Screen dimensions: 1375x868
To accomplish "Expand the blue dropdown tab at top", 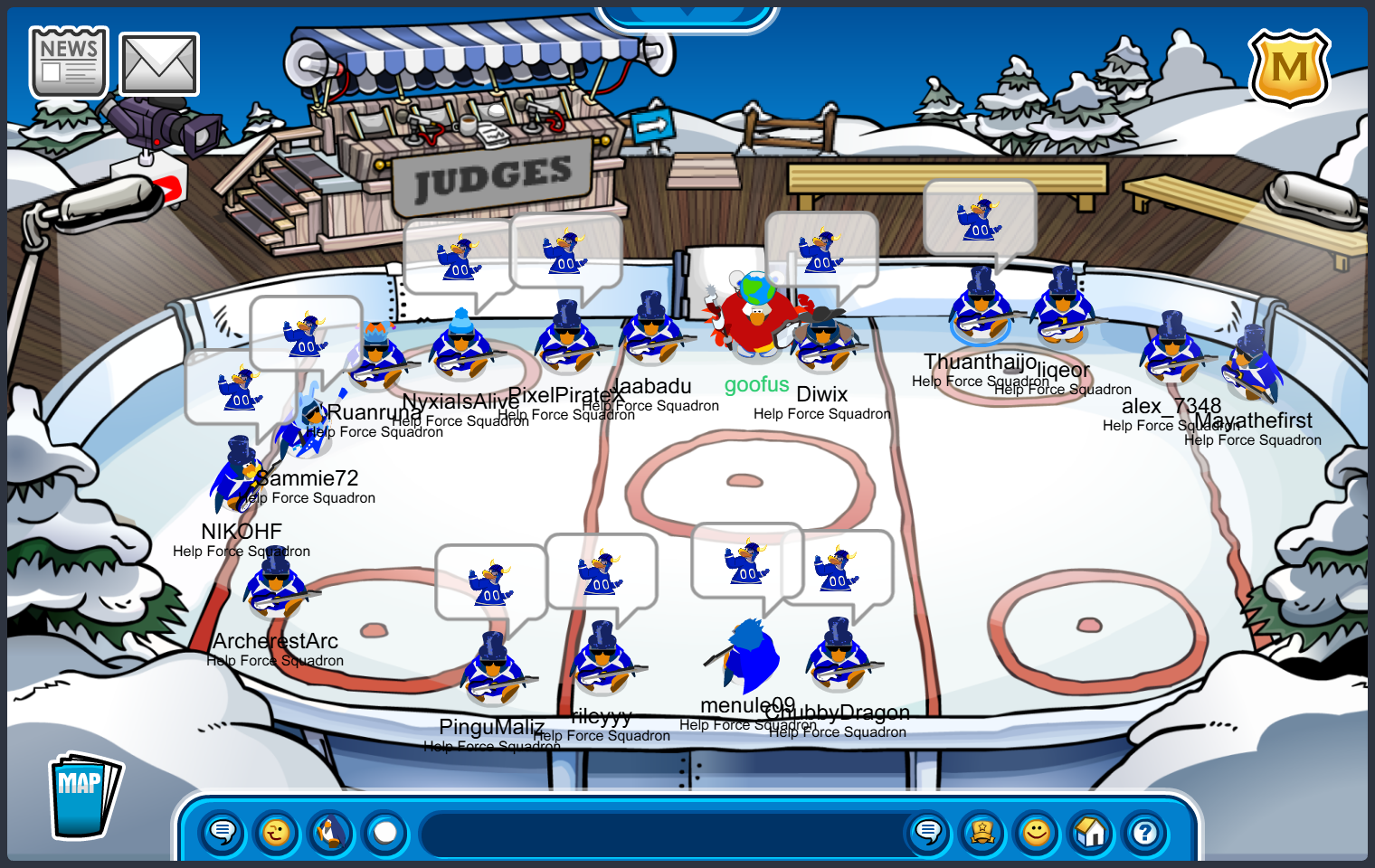I will (x=687, y=14).
